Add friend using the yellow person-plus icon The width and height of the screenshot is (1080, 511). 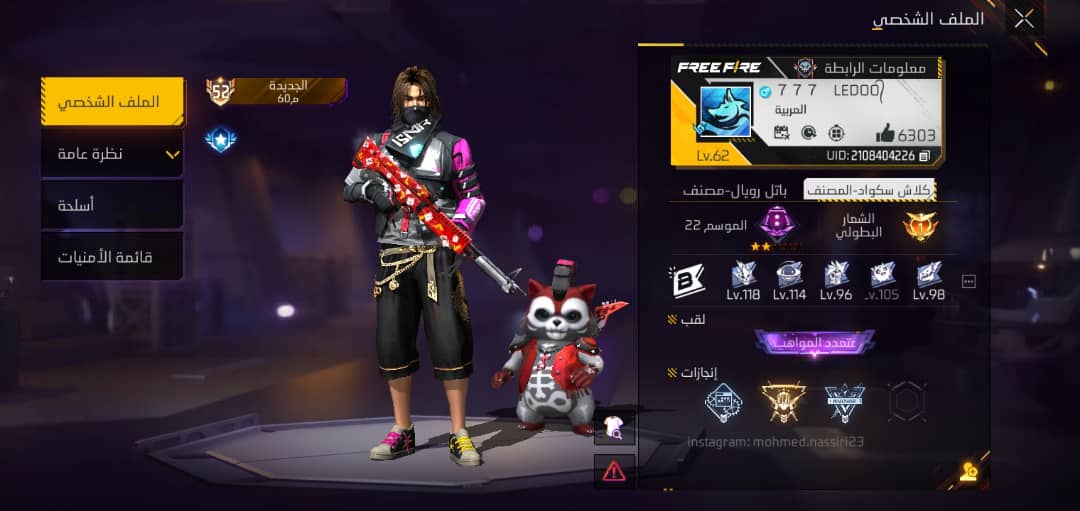click(968, 472)
